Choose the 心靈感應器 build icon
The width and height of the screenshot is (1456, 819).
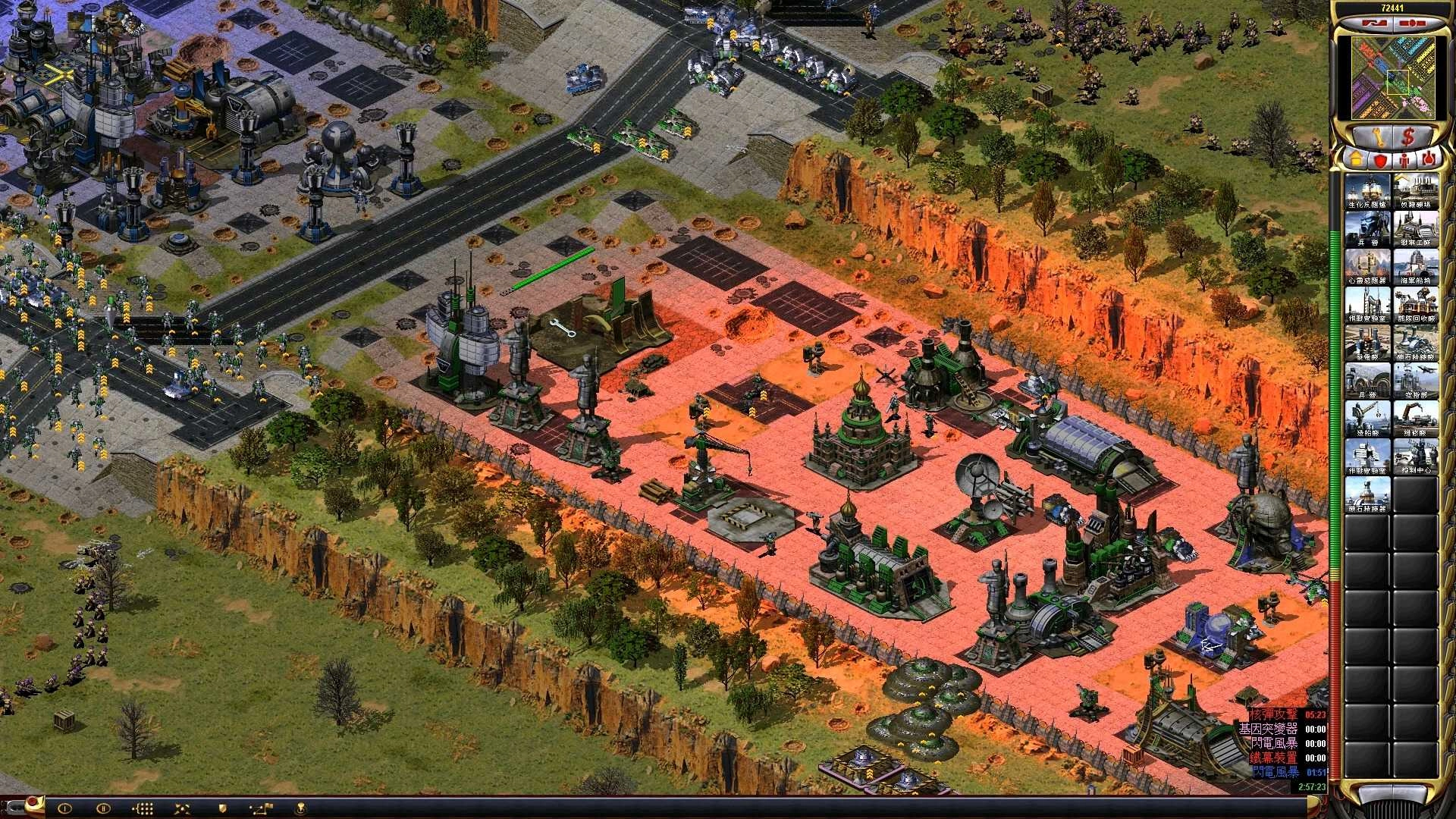[x=1367, y=267]
